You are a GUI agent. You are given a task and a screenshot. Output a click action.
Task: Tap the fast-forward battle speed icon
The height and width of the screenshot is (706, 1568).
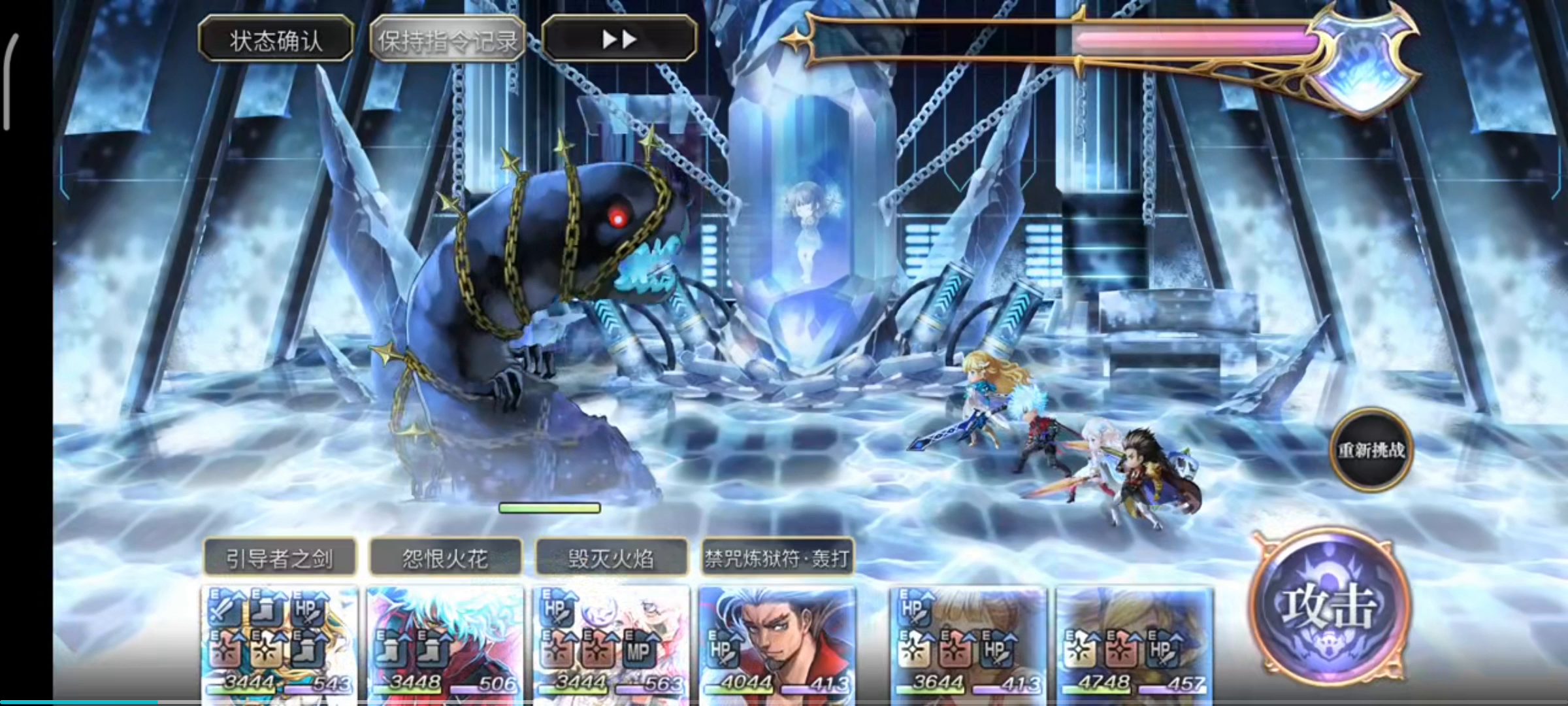tap(619, 38)
